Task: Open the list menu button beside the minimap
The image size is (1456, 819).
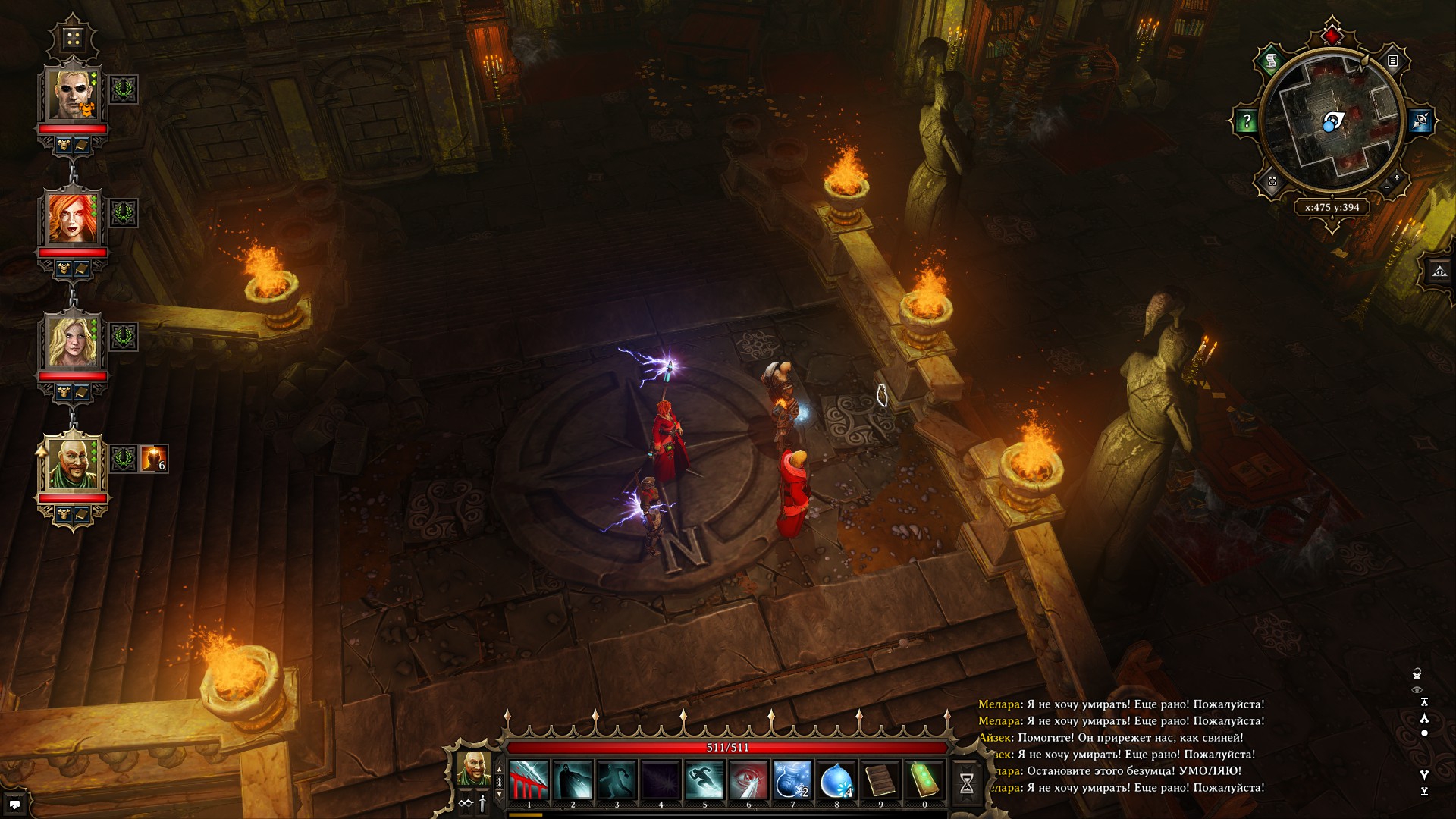Action: (x=1393, y=60)
